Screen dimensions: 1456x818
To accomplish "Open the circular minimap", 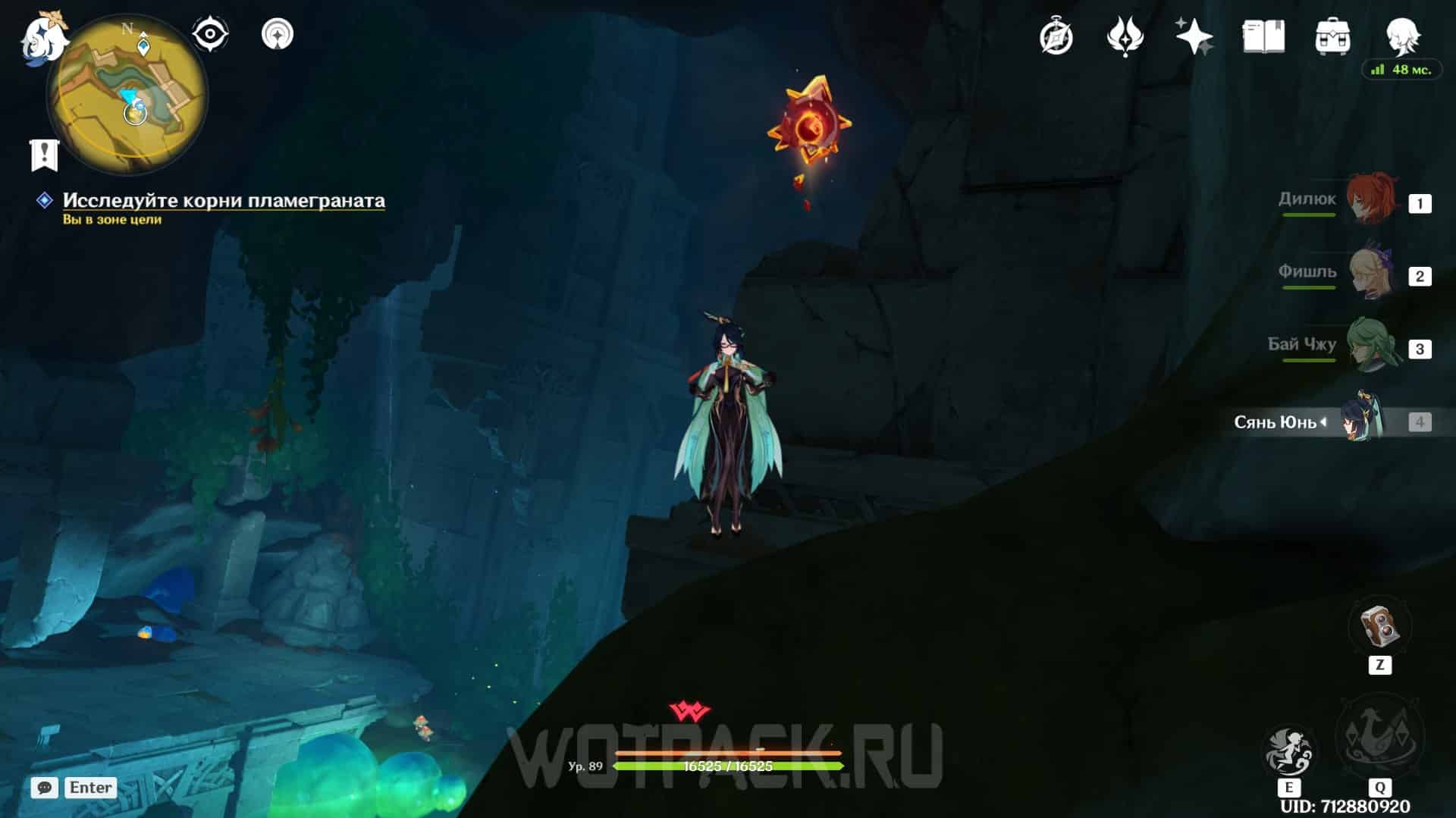I will tap(127, 96).
